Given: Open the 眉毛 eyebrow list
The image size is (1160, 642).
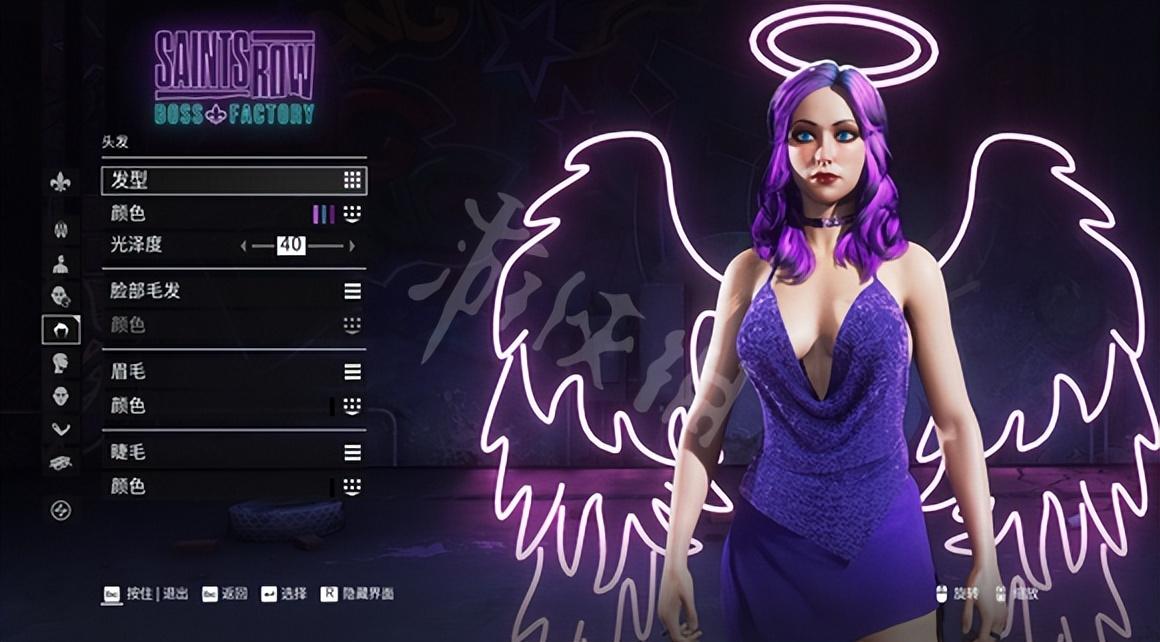Looking at the screenshot, I should (234, 371).
